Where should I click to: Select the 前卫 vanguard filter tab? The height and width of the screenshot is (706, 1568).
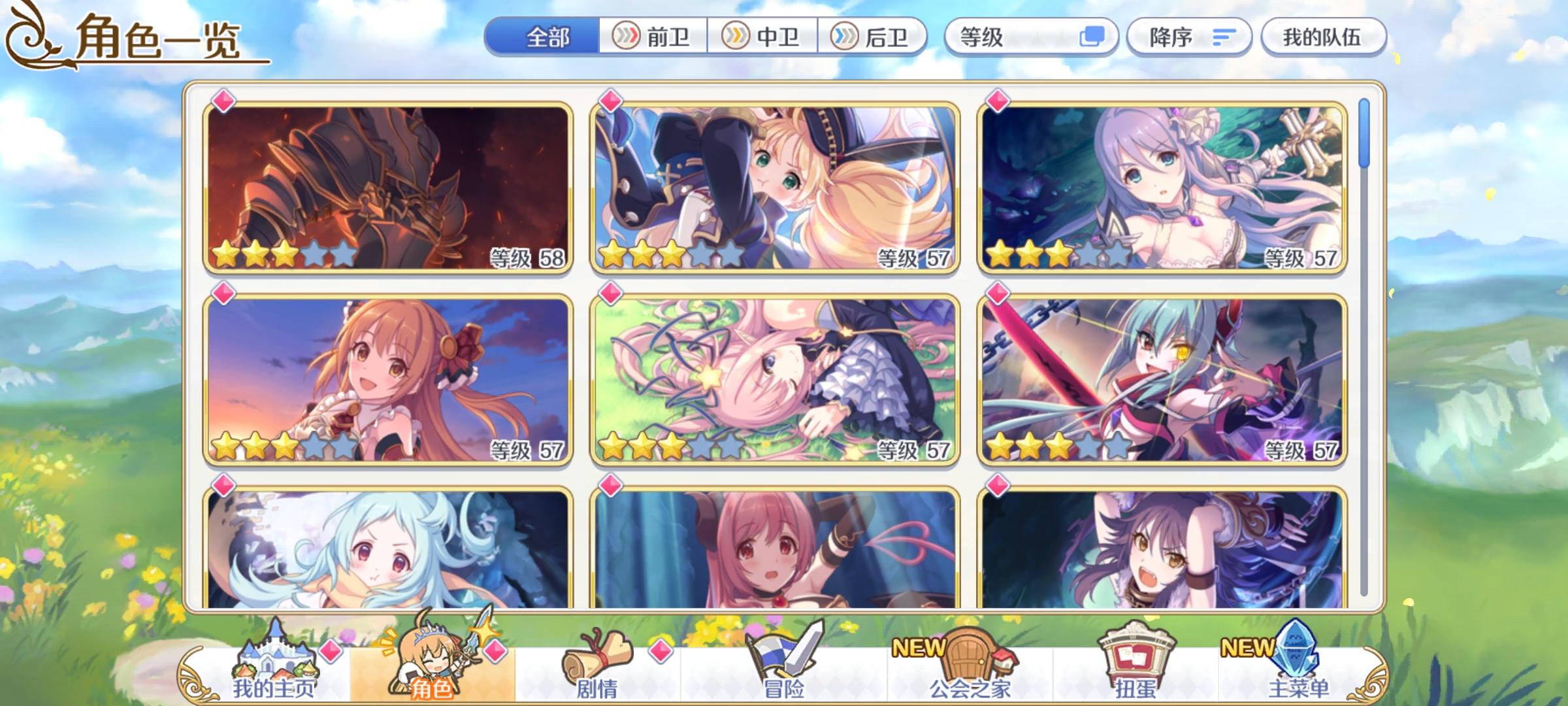[653, 37]
